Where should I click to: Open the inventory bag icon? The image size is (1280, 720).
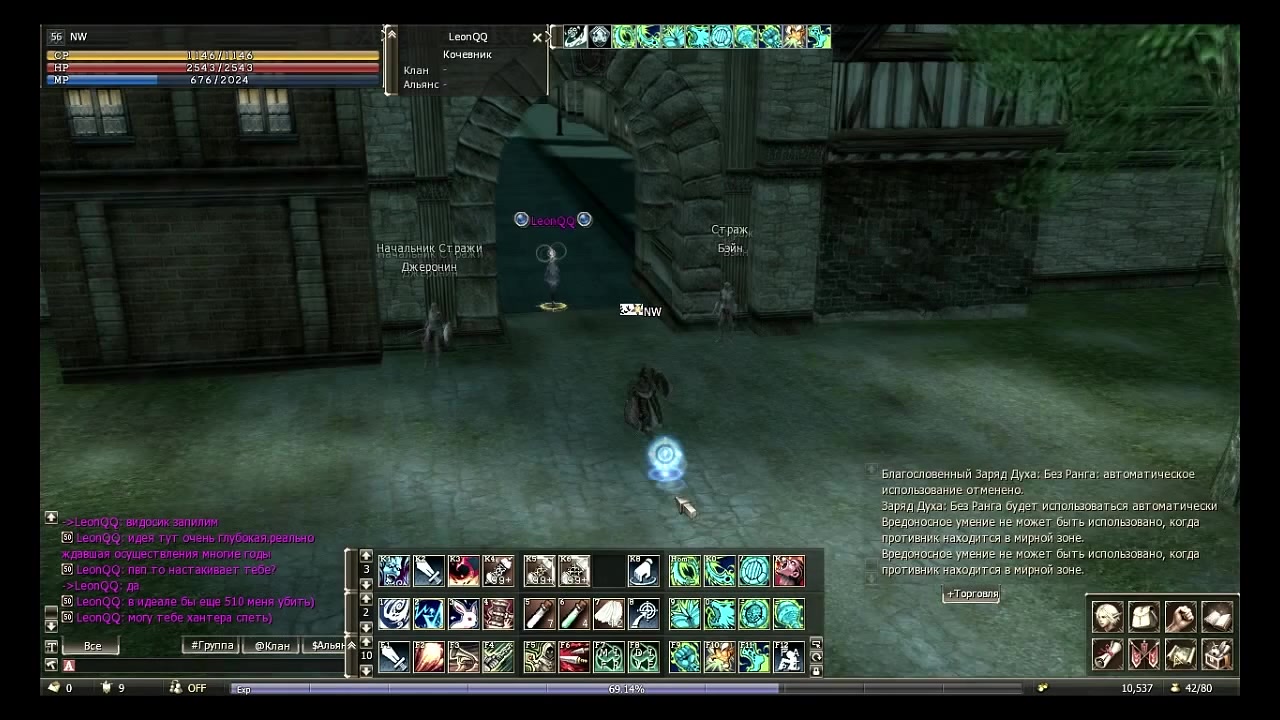point(1144,617)
